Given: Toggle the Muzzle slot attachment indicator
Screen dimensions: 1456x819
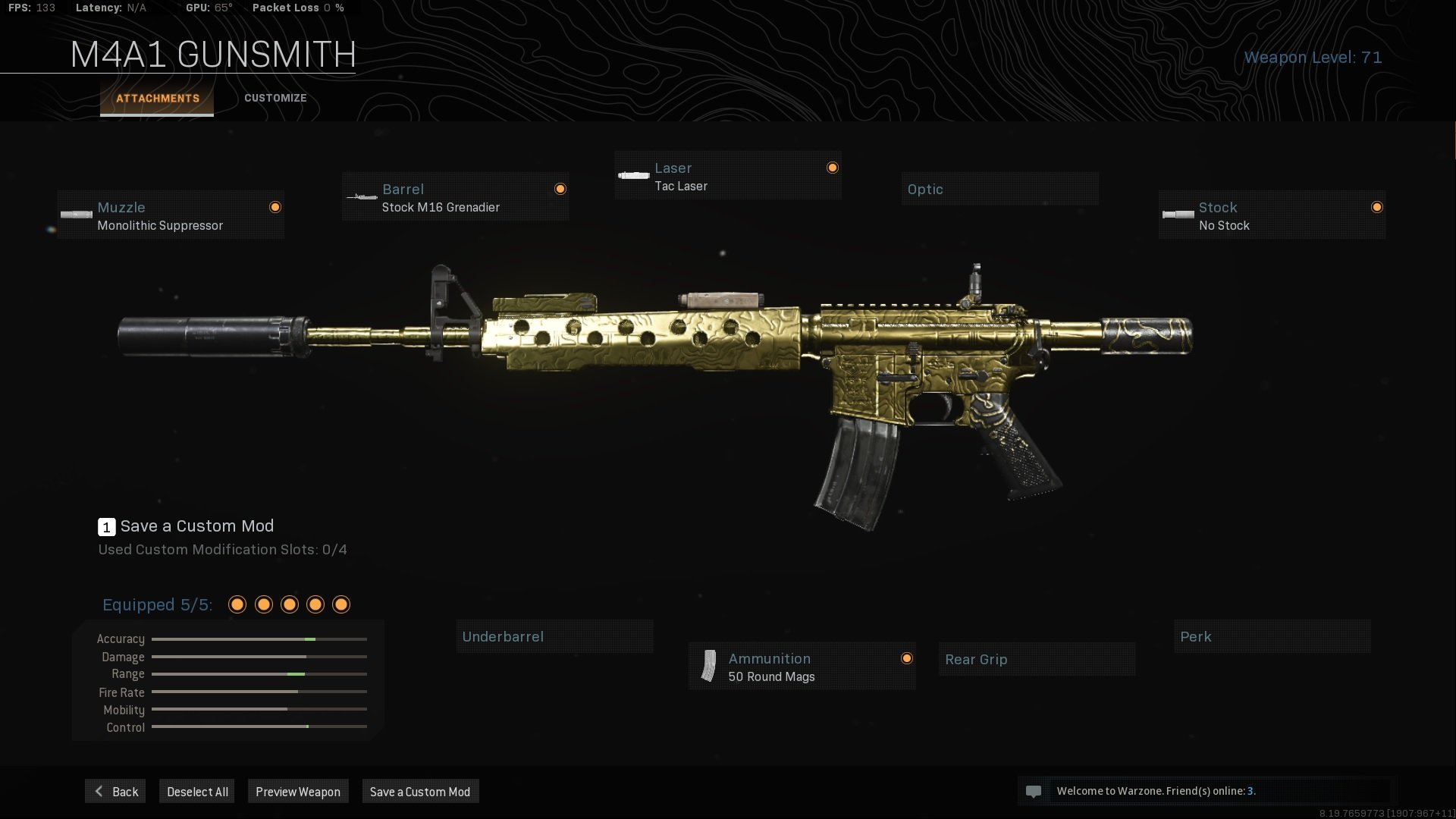Looking at the screenshot, I should coord(275,206).
